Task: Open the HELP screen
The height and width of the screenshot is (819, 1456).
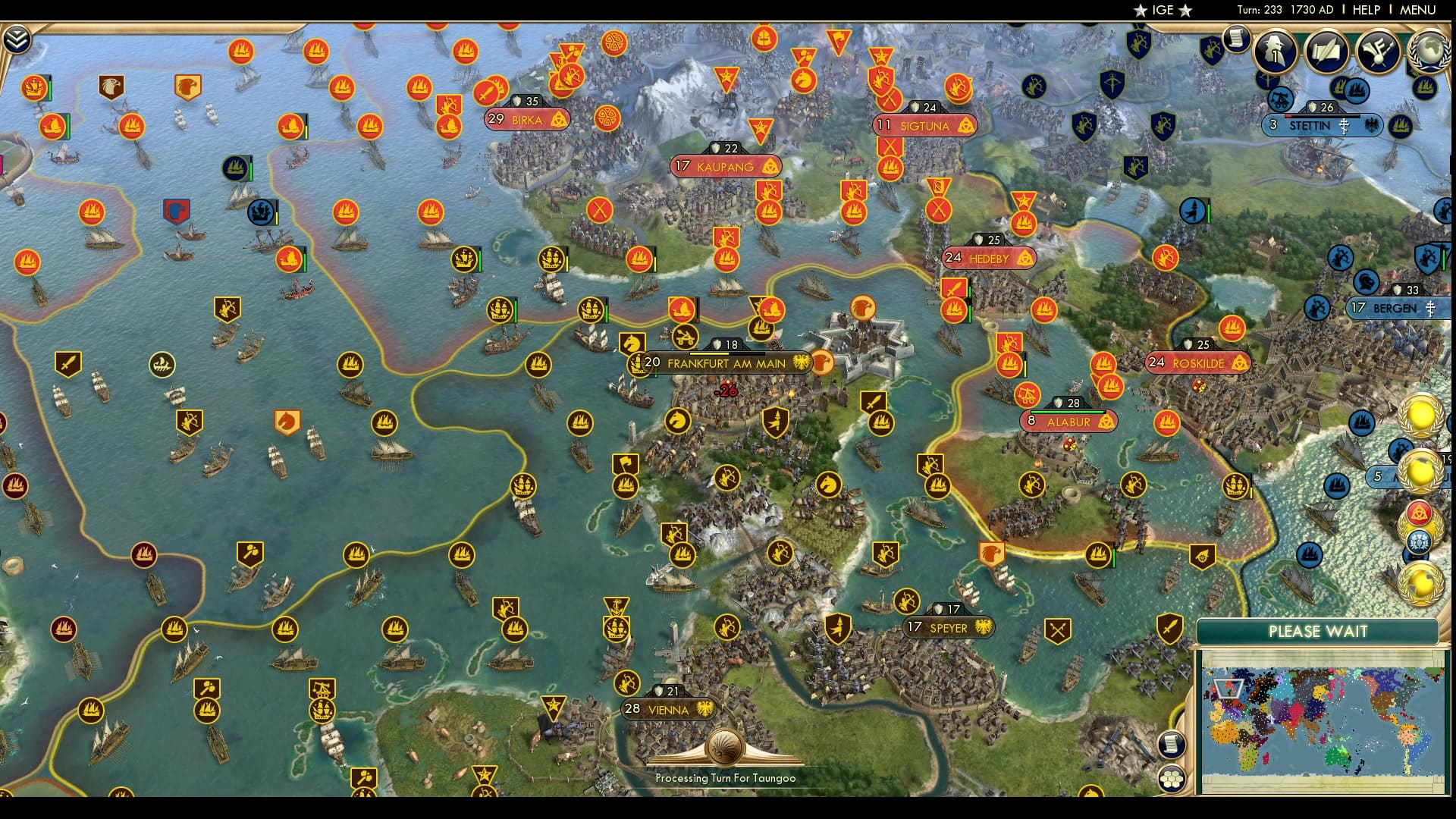Action: click(1365, 10)
